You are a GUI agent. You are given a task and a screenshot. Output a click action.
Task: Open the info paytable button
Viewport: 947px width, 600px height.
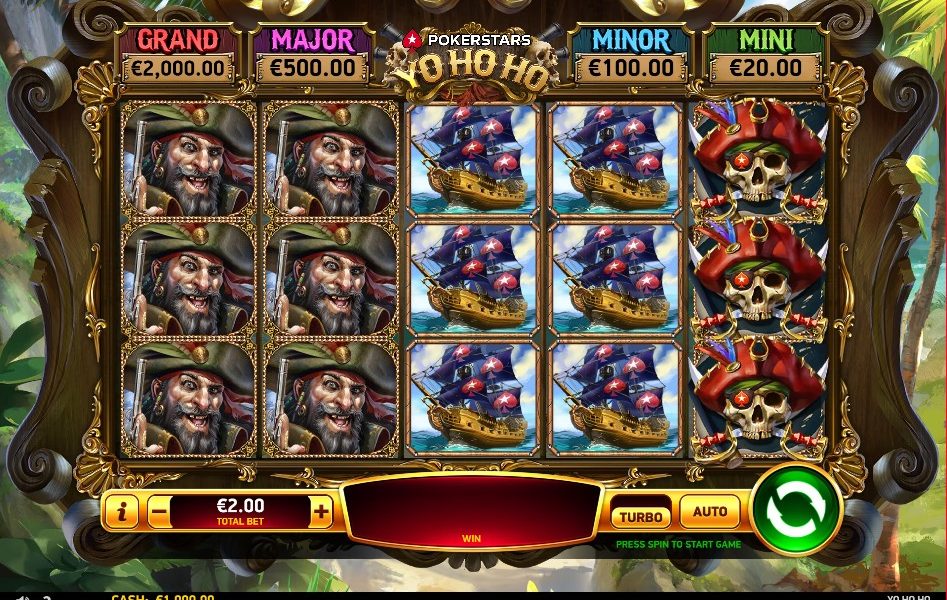(x=122, y=512)
